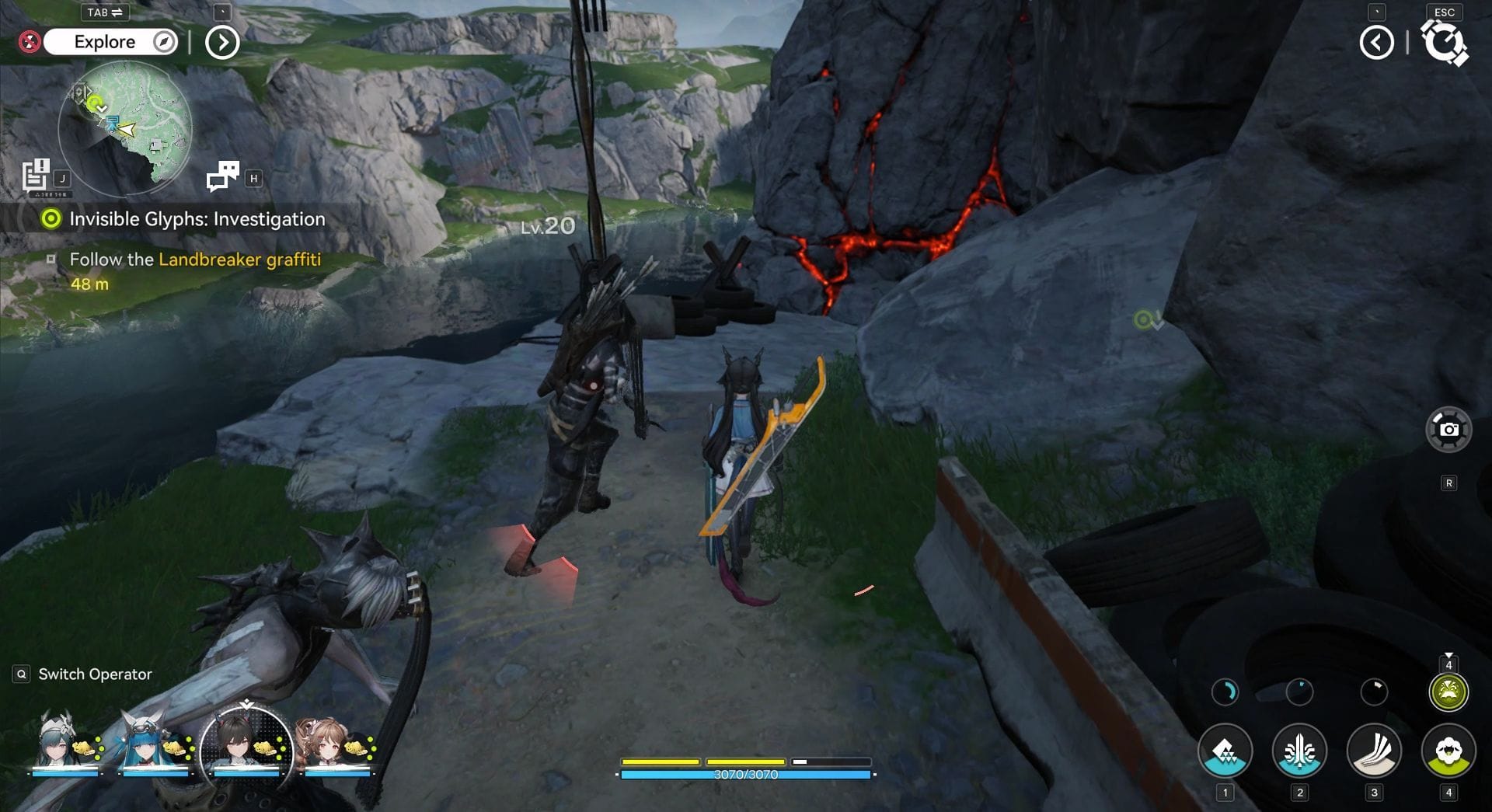Open the chat speech bubble icon
The height and width of the screenshot is (812, 1492).
click(223, 176)
